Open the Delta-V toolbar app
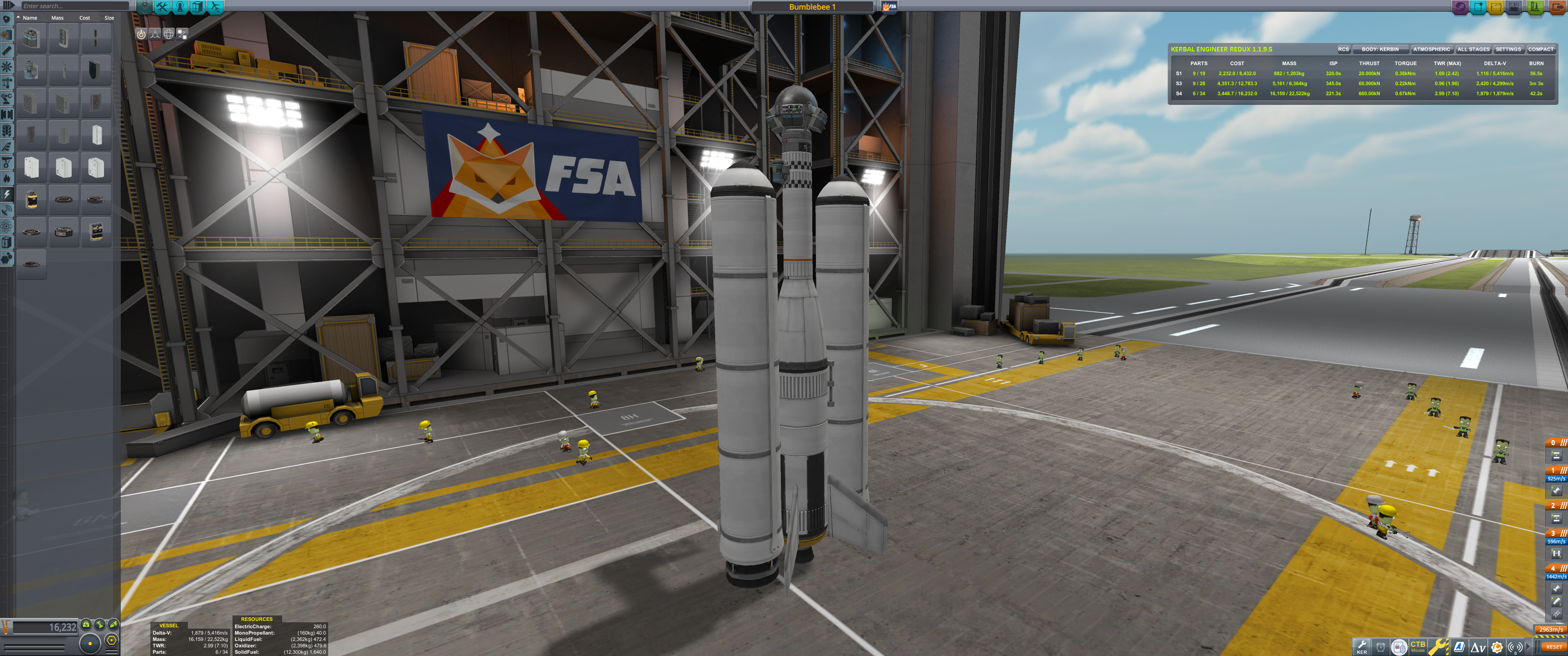This screenshot has height=656, width=1568. click(x=1478, y=647)
